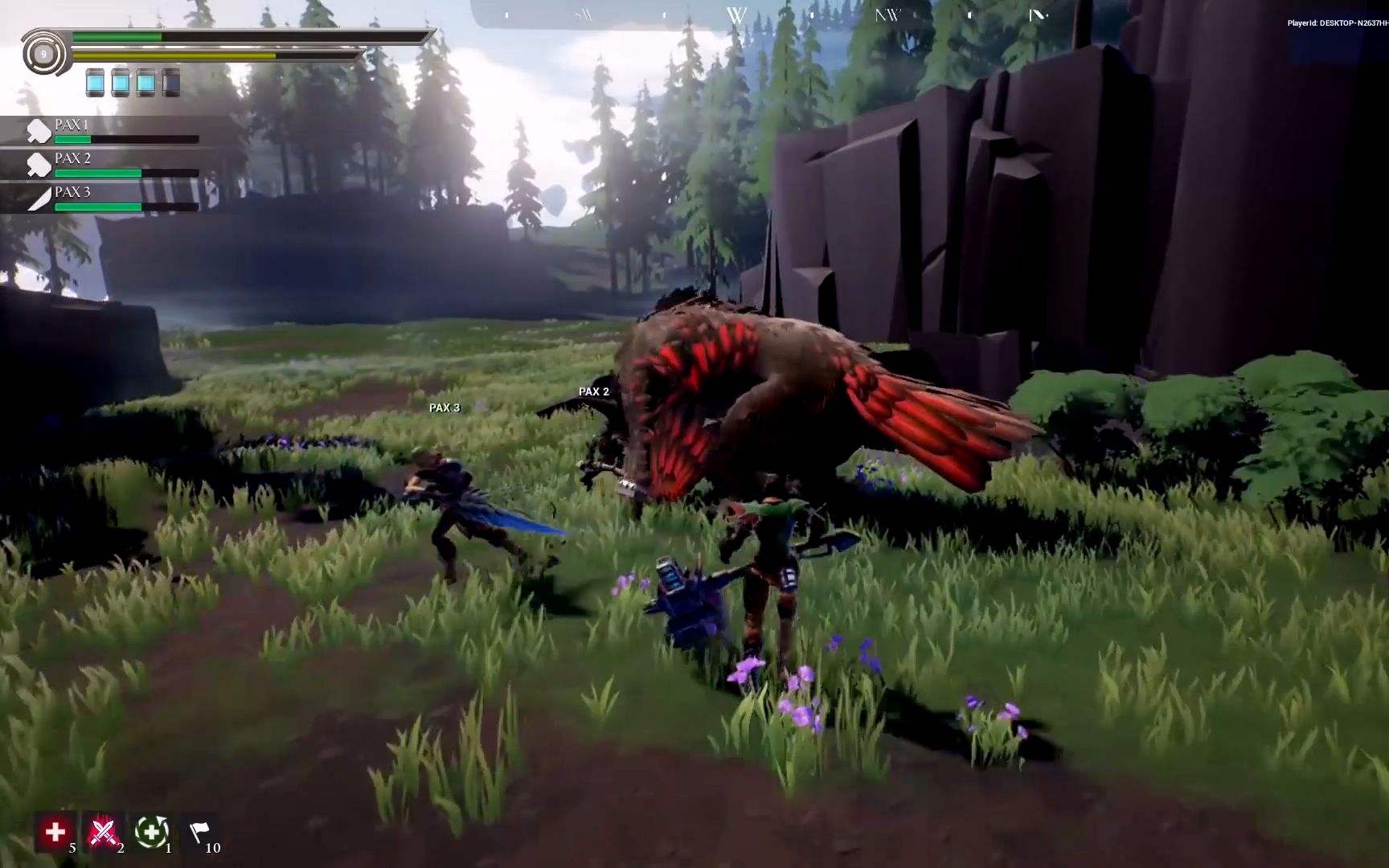Select the white flag item slot
The width and height of the screenshot is (1389, 868).
click(x=199, y=833)
